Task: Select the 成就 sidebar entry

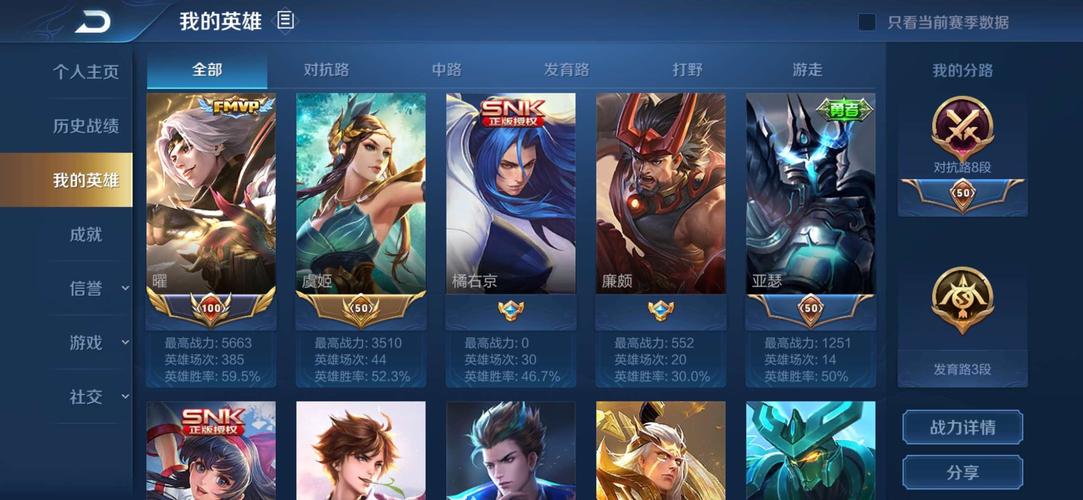Action: (x=85, y=234)
